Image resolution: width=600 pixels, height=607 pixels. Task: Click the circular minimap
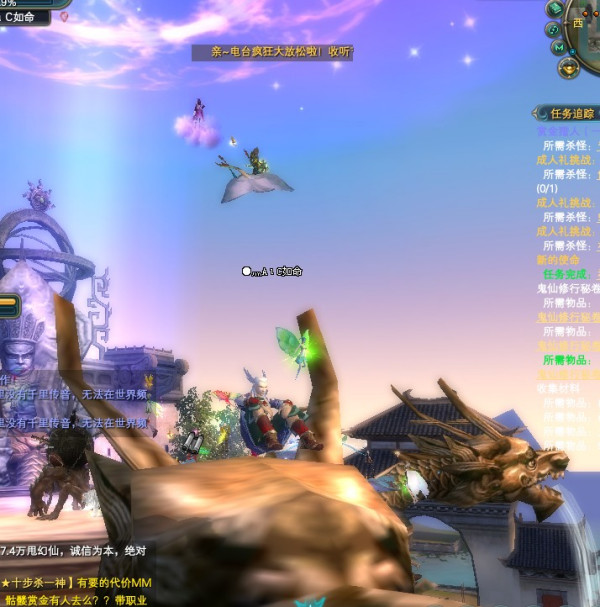click(x=586, y=28)
